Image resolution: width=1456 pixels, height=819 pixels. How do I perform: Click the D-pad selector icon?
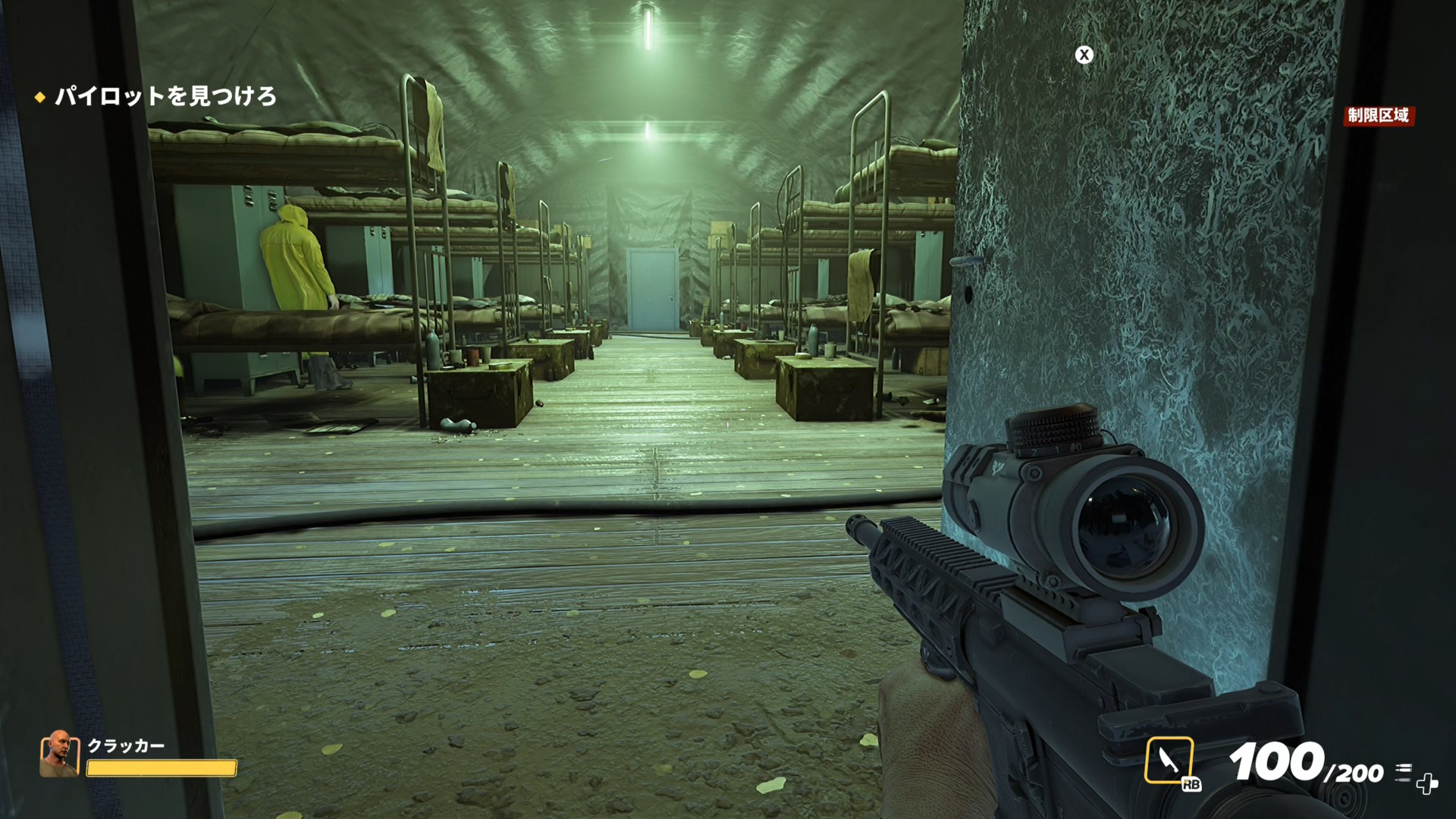tap(1427, 784)
